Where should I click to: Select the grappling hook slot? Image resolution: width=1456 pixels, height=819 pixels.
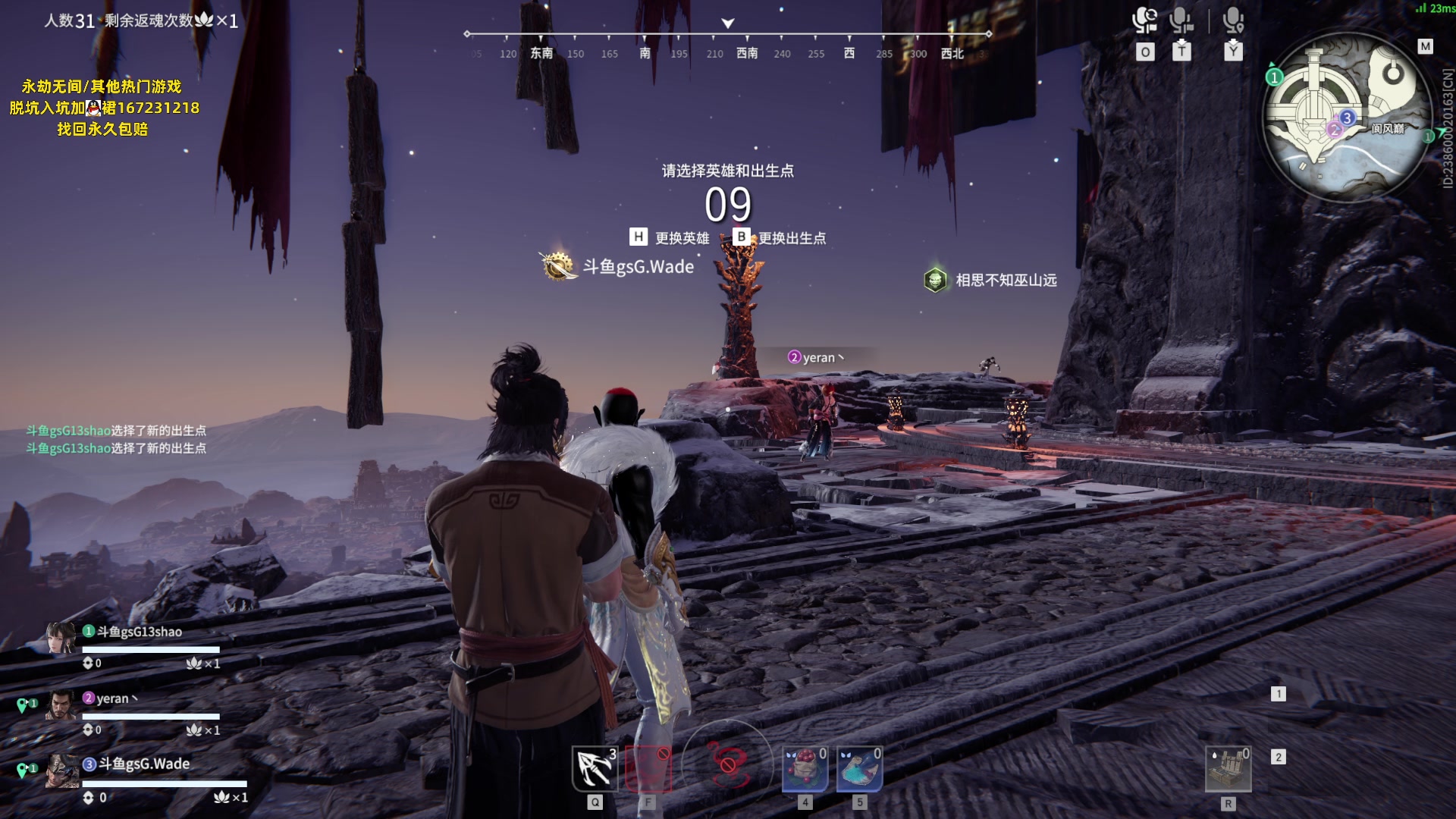point(595,767)
